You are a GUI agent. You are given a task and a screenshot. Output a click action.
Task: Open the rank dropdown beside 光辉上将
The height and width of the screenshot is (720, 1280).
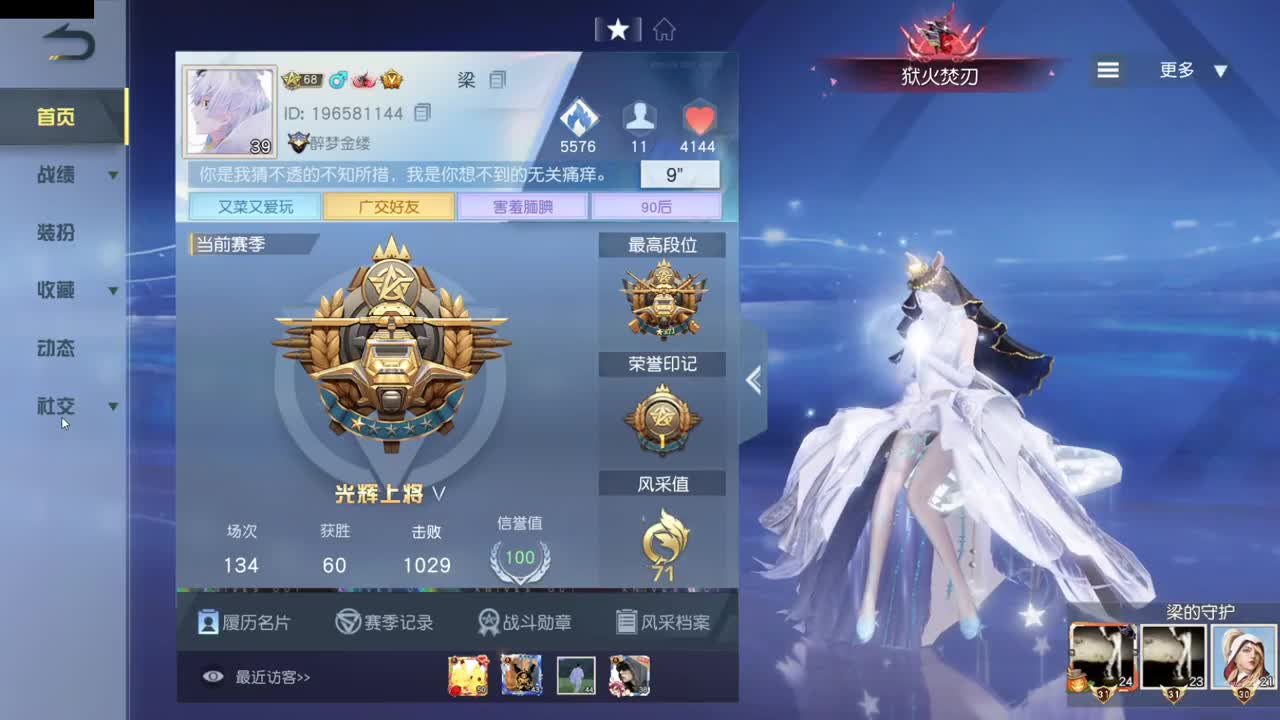[x=437, y=493]
